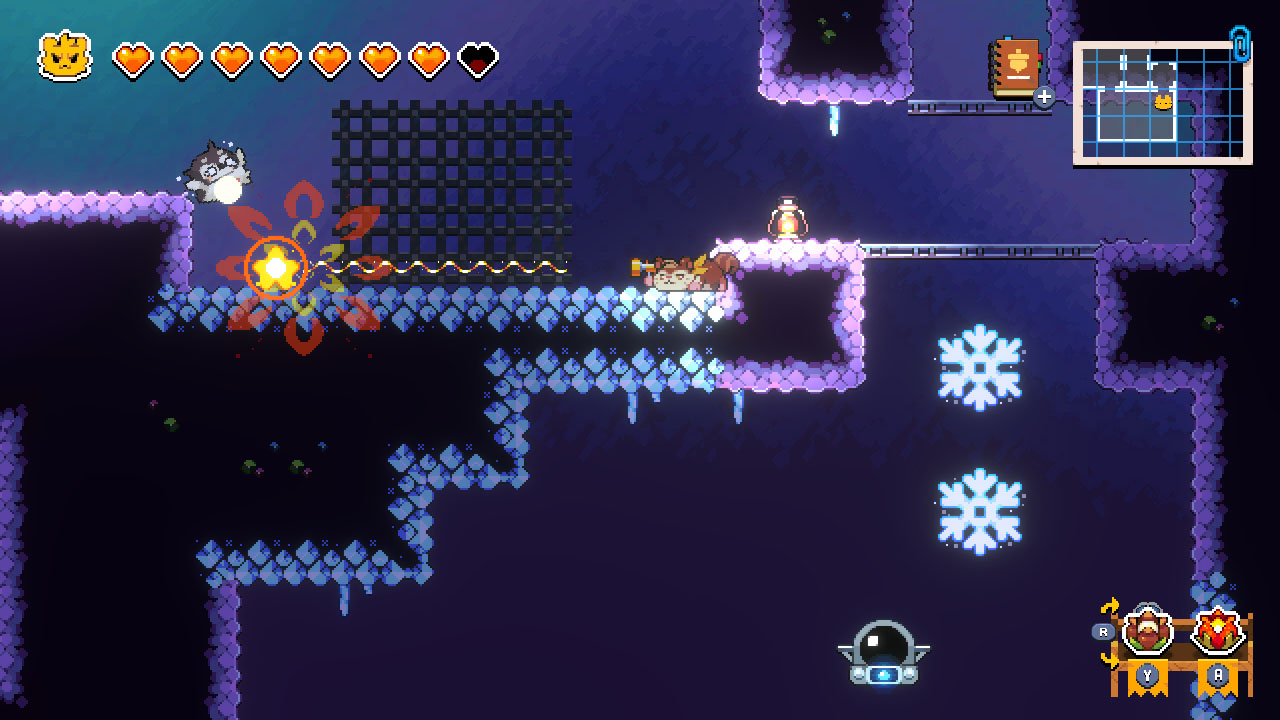Click the Y button banner
Viewport: 1280px width, 720px height.
tap(1147, 673)
